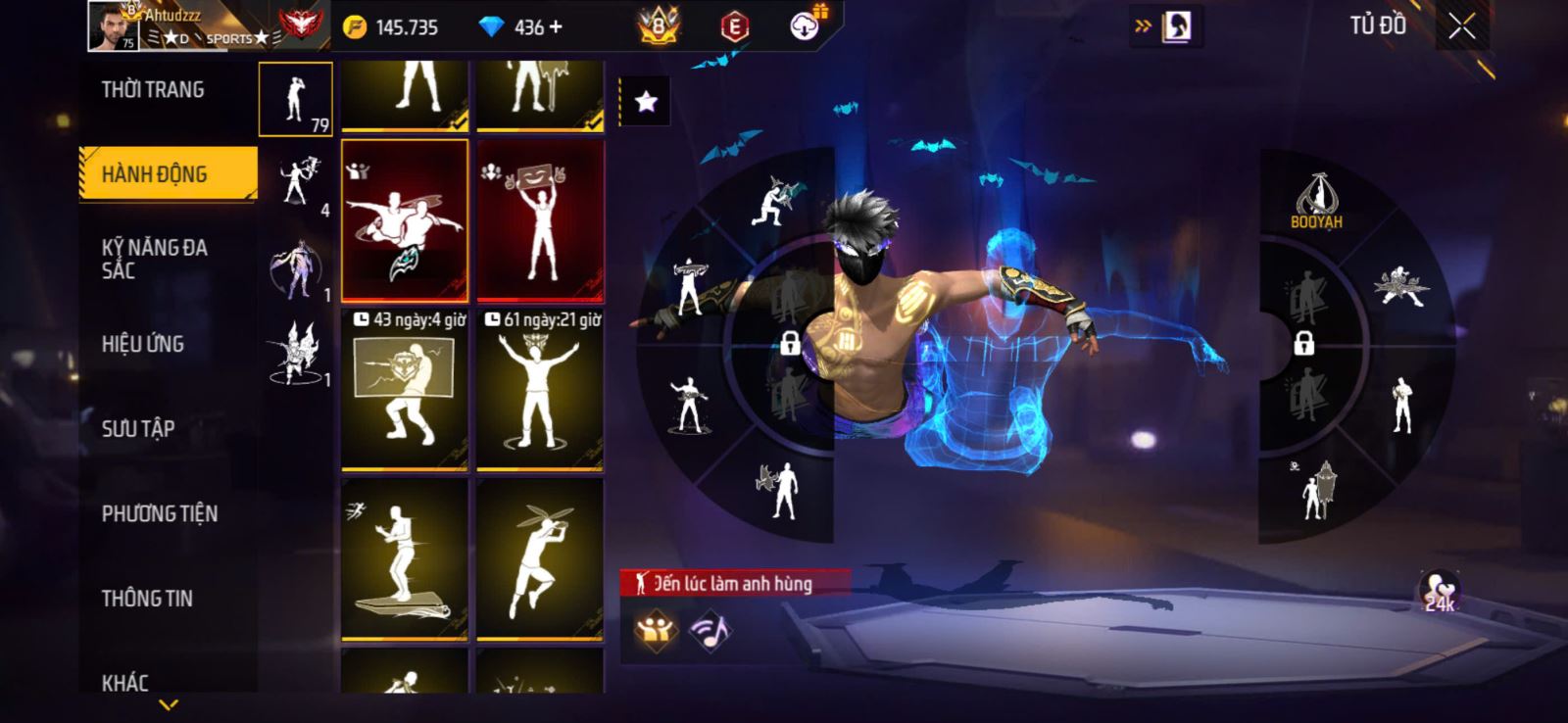The width and height of the screenshot is (1568, 723).
Task: Open the Thời Trang category
Action: click(154, 90)
